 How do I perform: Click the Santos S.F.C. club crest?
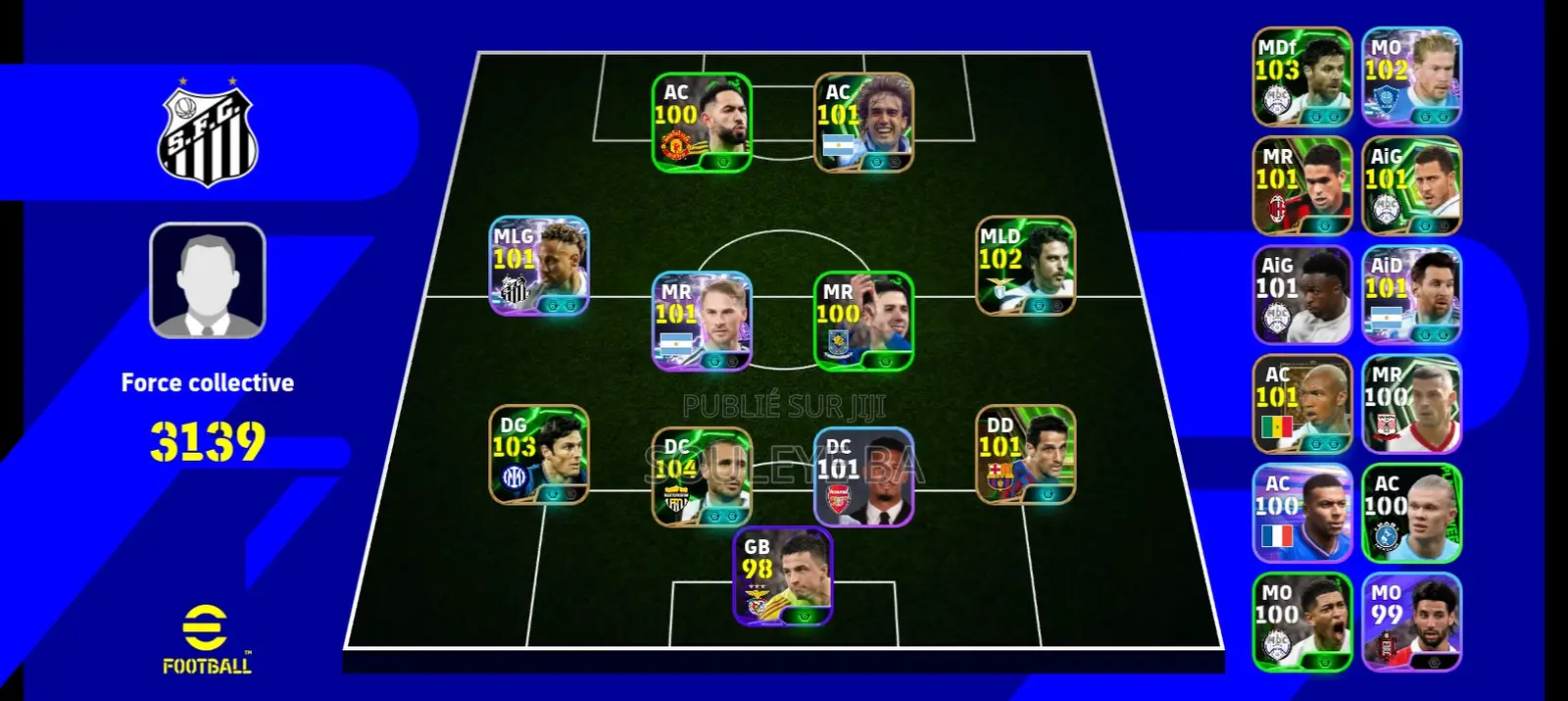tap(207, 135)
